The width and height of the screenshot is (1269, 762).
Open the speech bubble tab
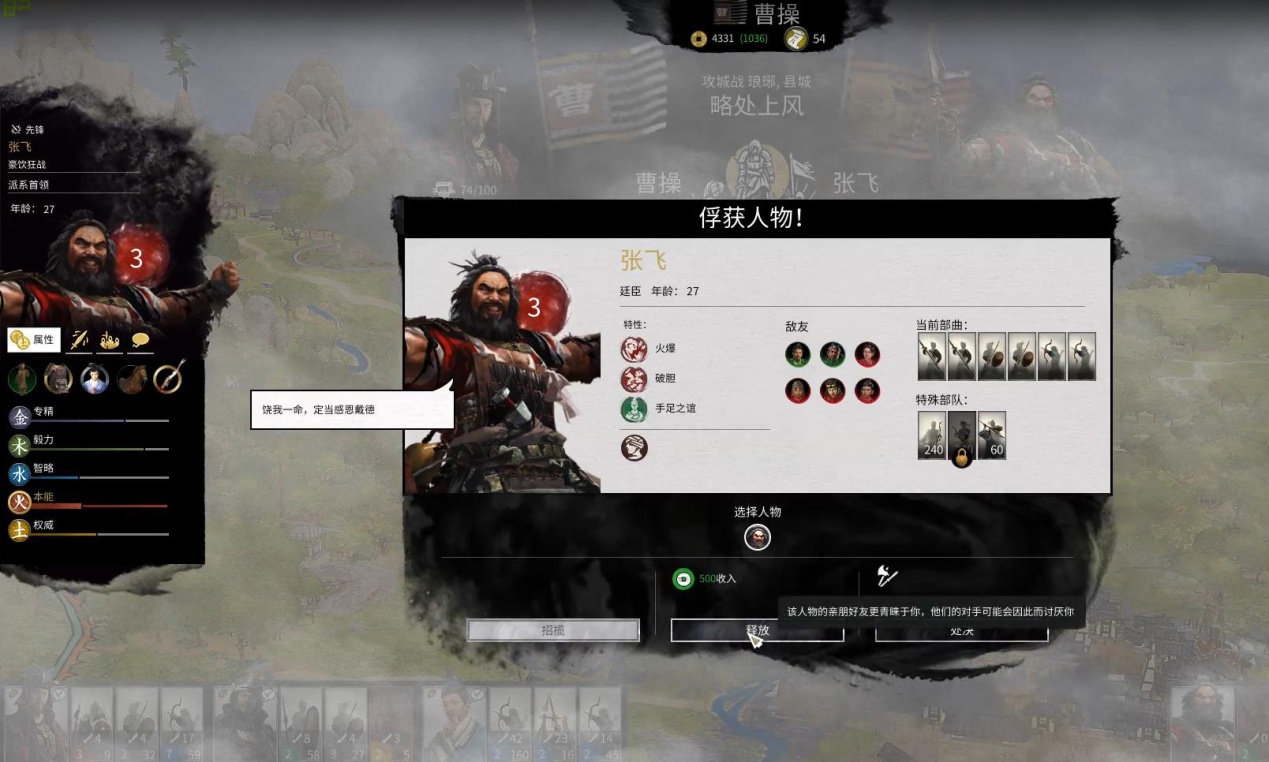coord(140,341)
